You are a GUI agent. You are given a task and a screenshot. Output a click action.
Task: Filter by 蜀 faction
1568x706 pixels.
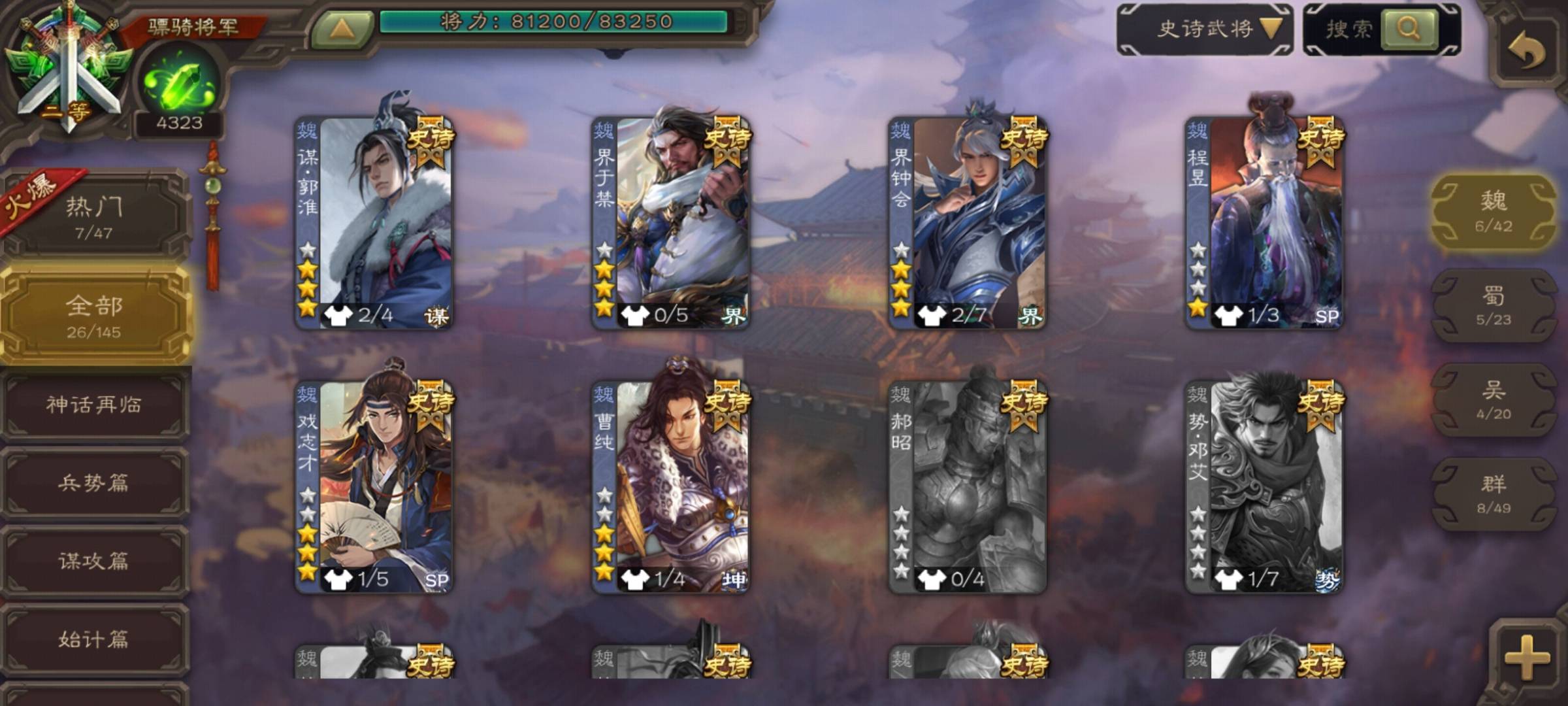(x=1494, y=305)
